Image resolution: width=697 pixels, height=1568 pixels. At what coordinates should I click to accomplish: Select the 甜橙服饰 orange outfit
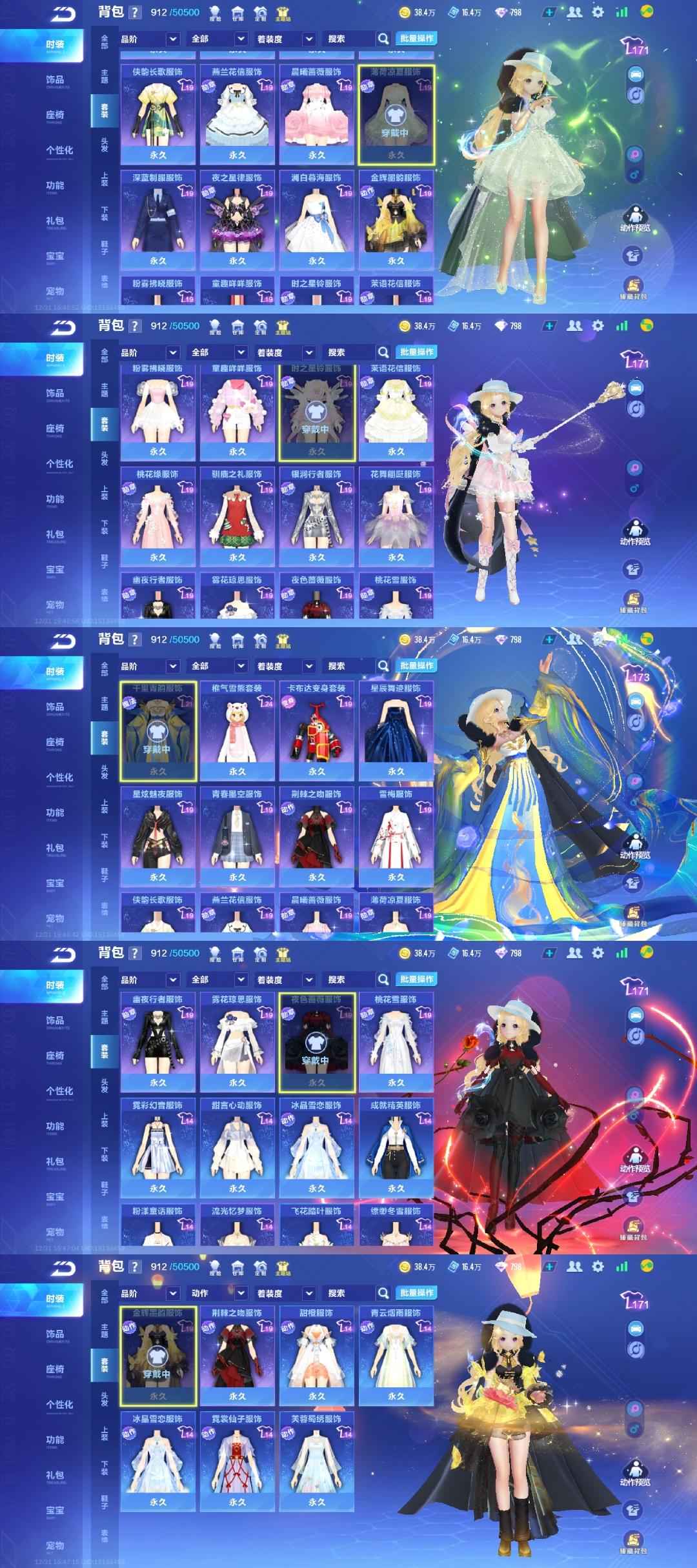[x=317, y=1355]
